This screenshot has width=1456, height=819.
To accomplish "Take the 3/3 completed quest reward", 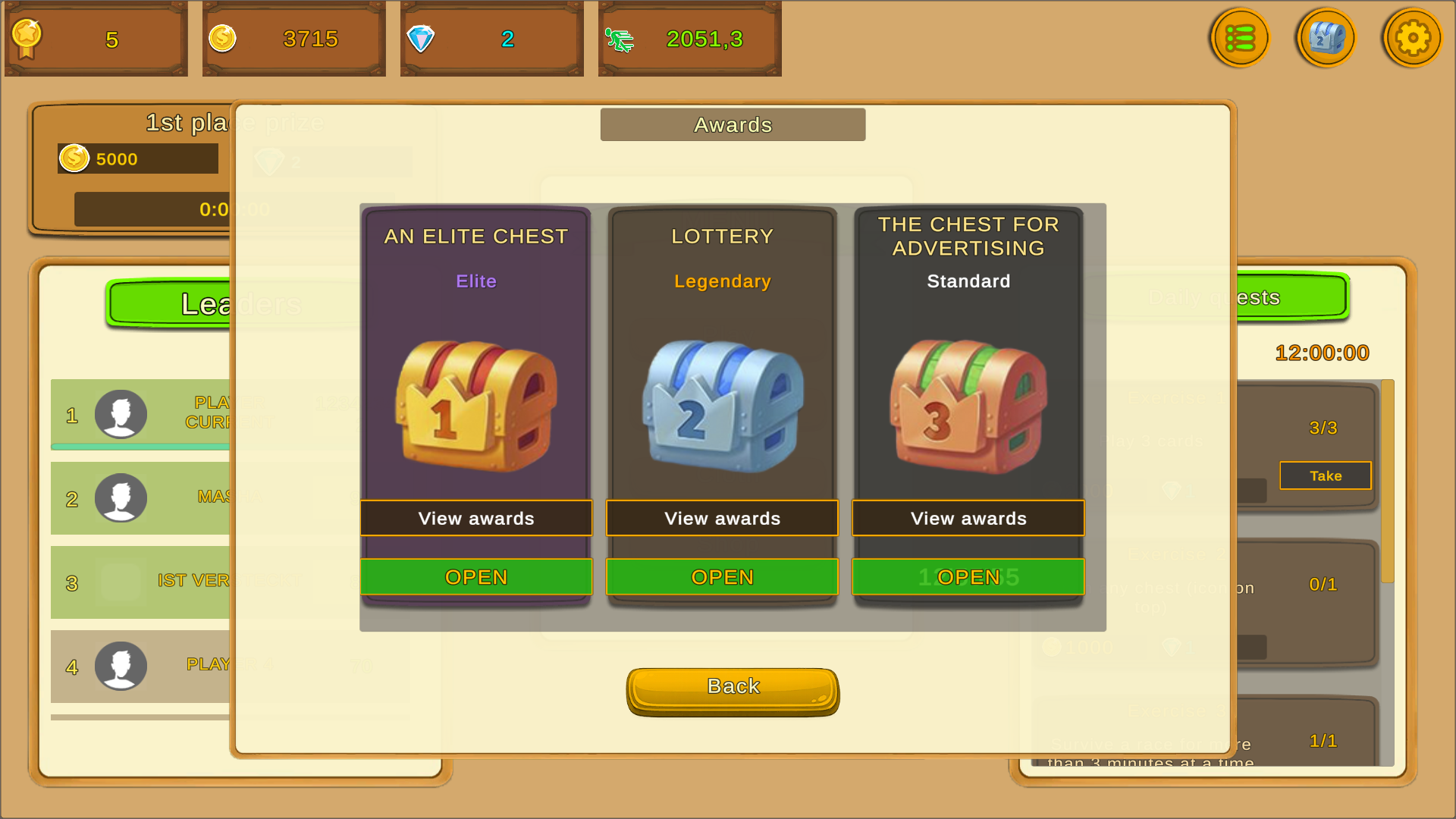I will (x=1325, y=475).
